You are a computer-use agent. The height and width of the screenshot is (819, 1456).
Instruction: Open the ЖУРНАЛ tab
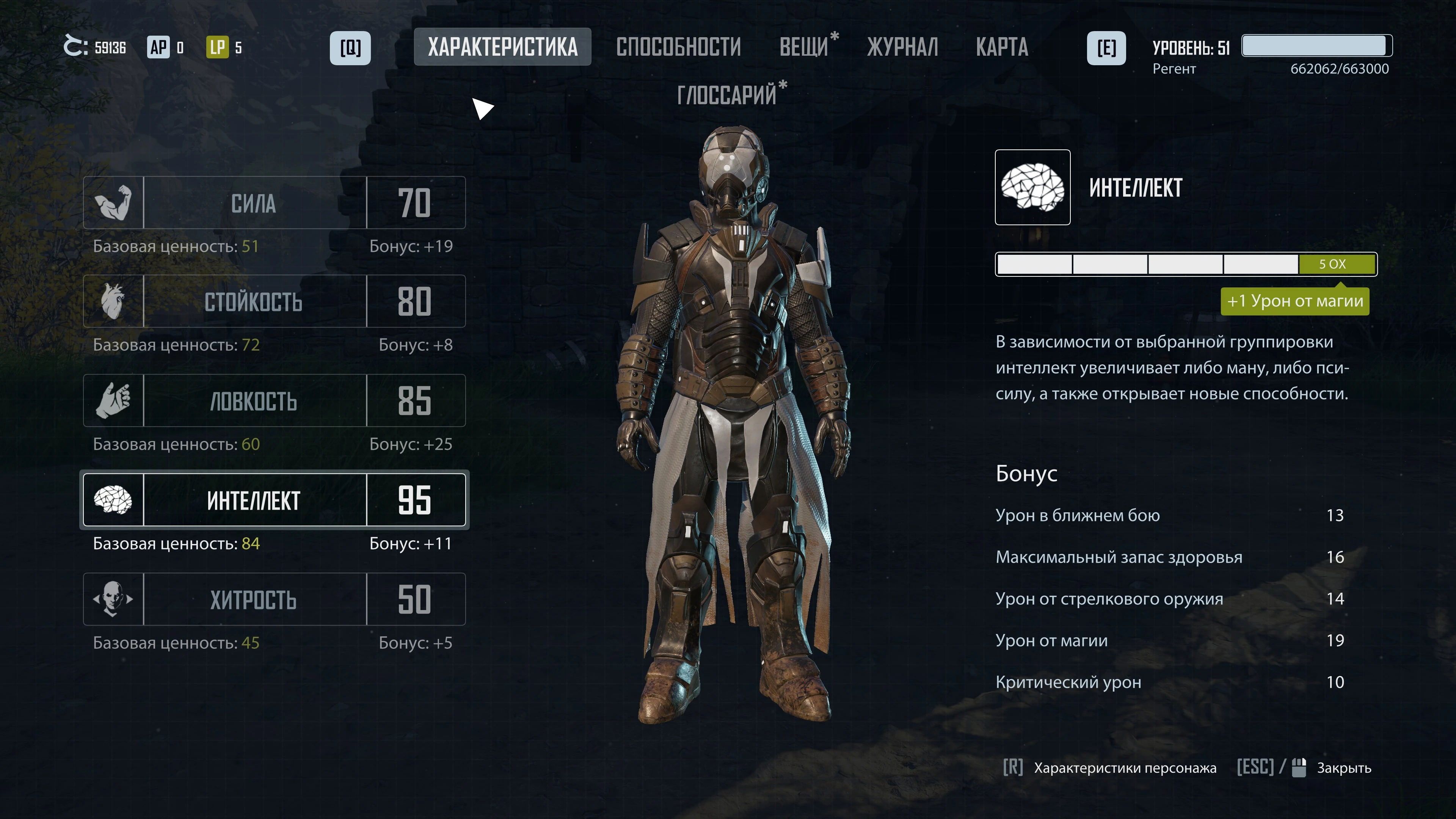tap(902, 47)
